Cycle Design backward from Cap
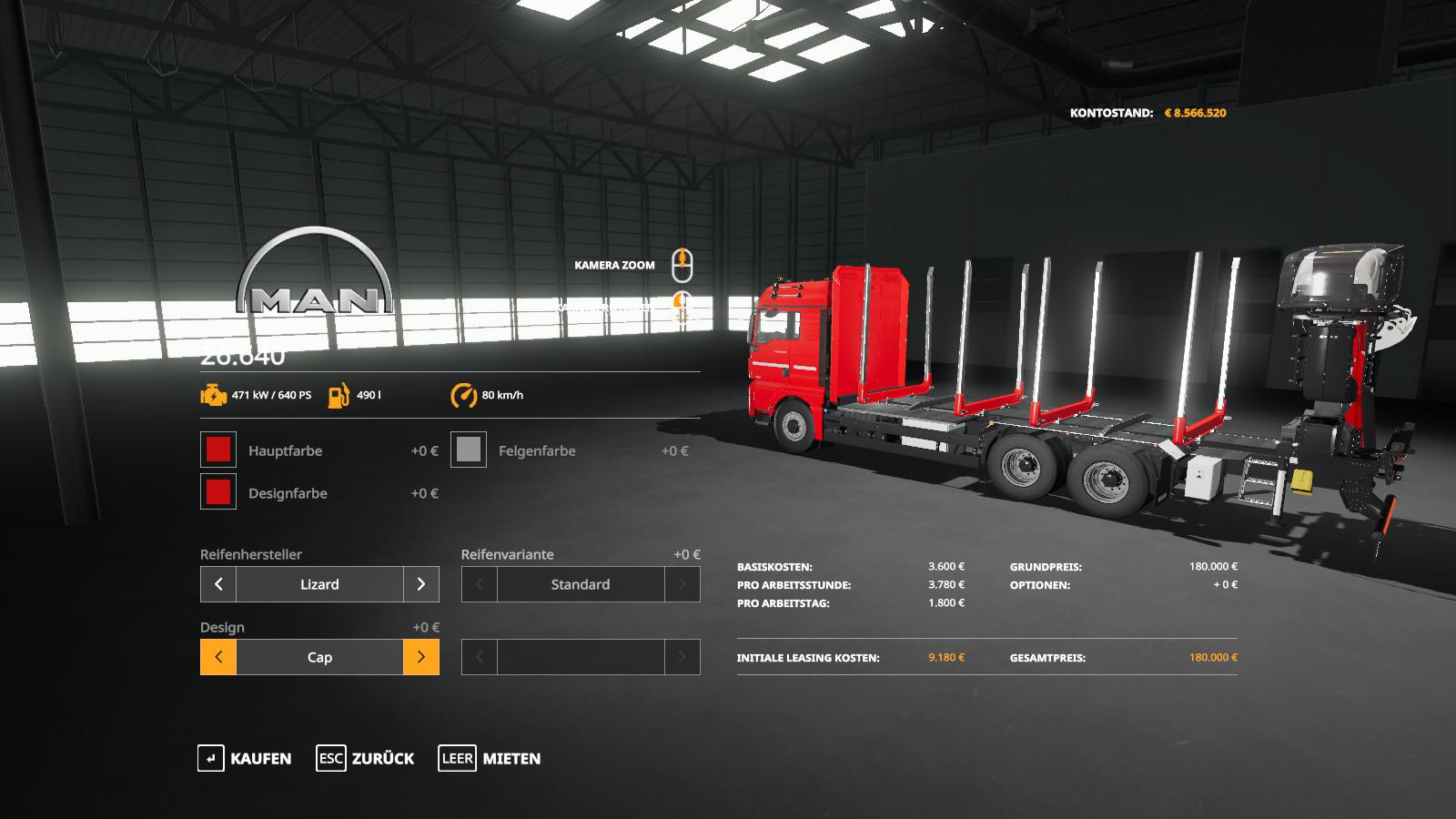This screenshot has height=819, width=1456. 218,657
